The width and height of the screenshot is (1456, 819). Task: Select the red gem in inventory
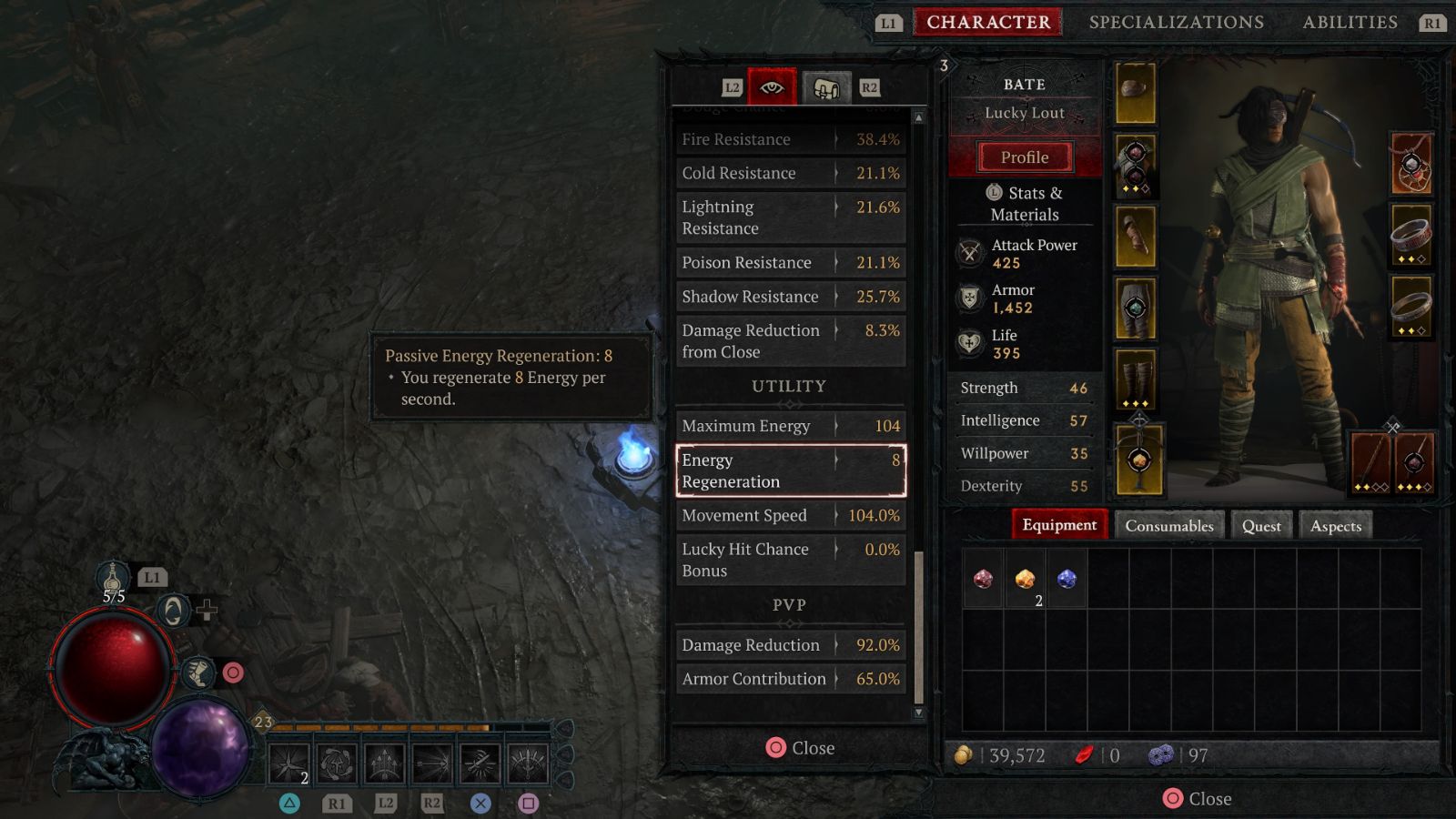(983, 579)
